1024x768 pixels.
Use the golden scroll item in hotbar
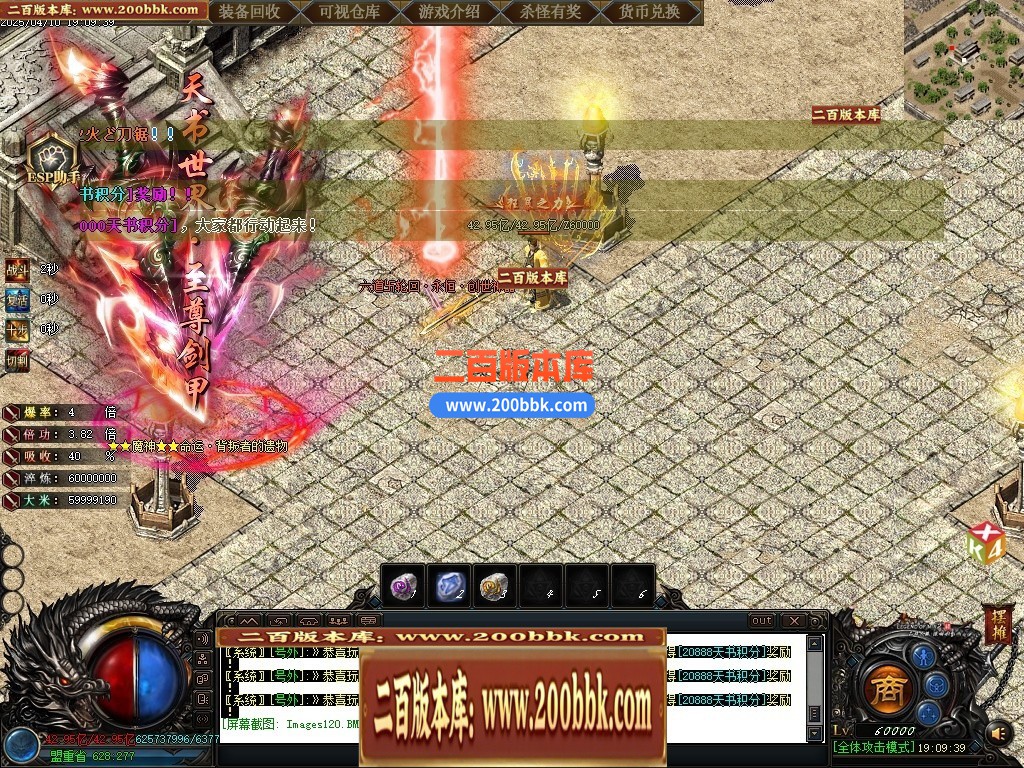(x=493, y=586)
